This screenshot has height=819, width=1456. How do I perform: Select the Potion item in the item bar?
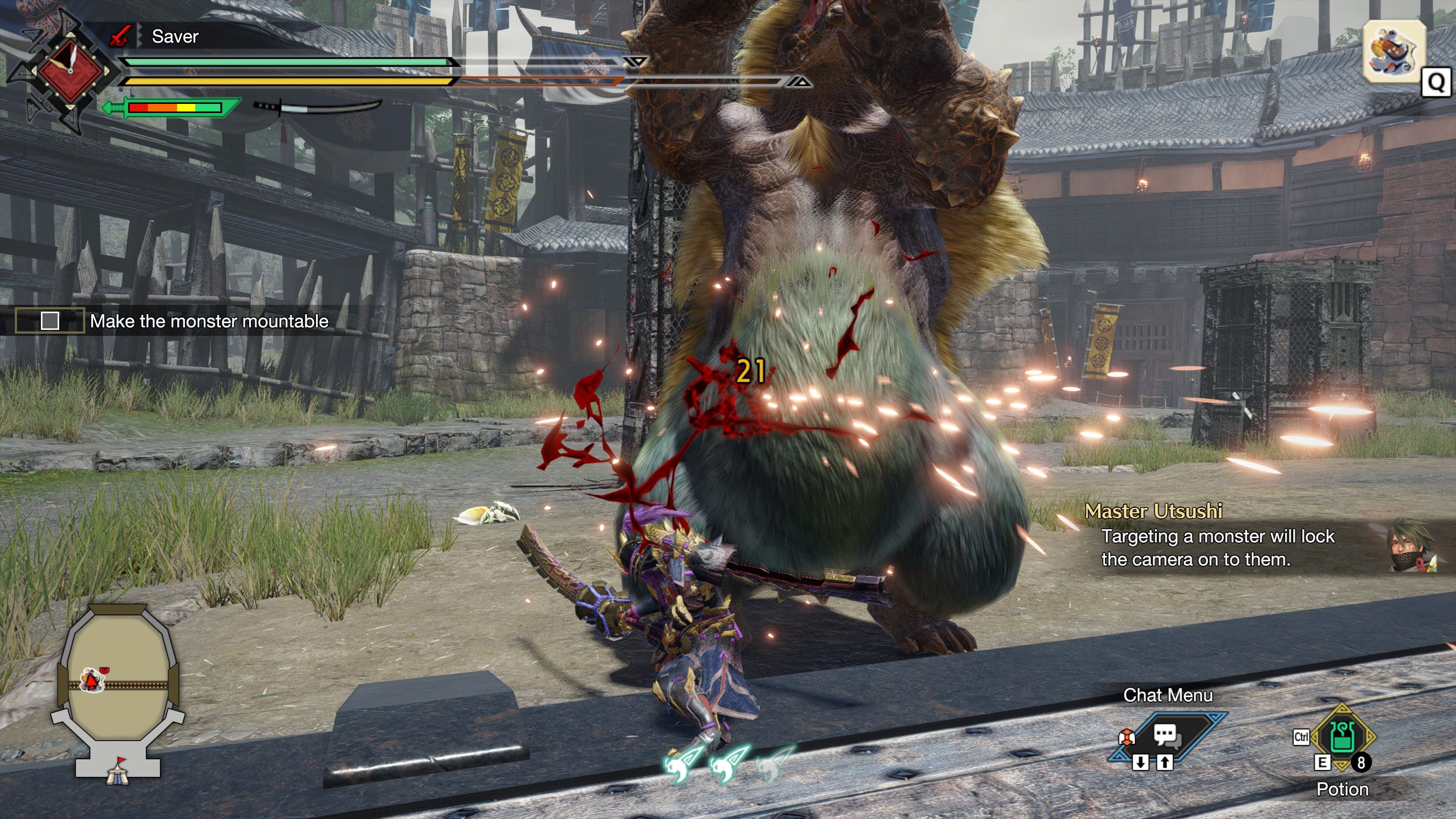pyautogui.click(x=1342, y=736)
